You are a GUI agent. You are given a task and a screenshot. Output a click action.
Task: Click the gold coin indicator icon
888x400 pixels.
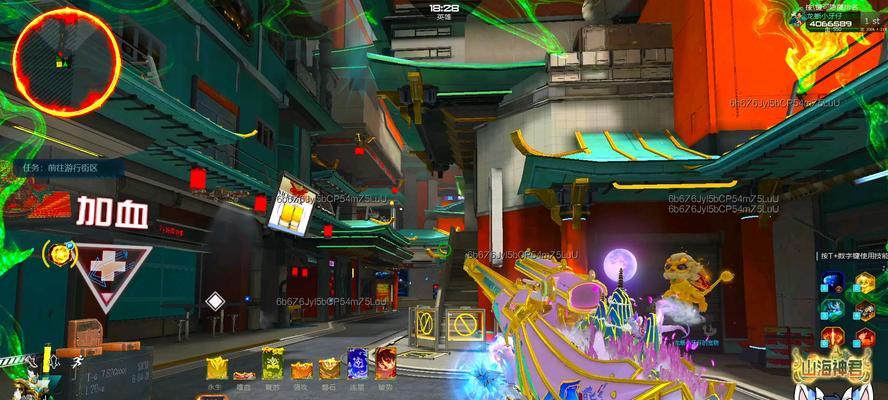pyautogui.click(x=61, y=253)
